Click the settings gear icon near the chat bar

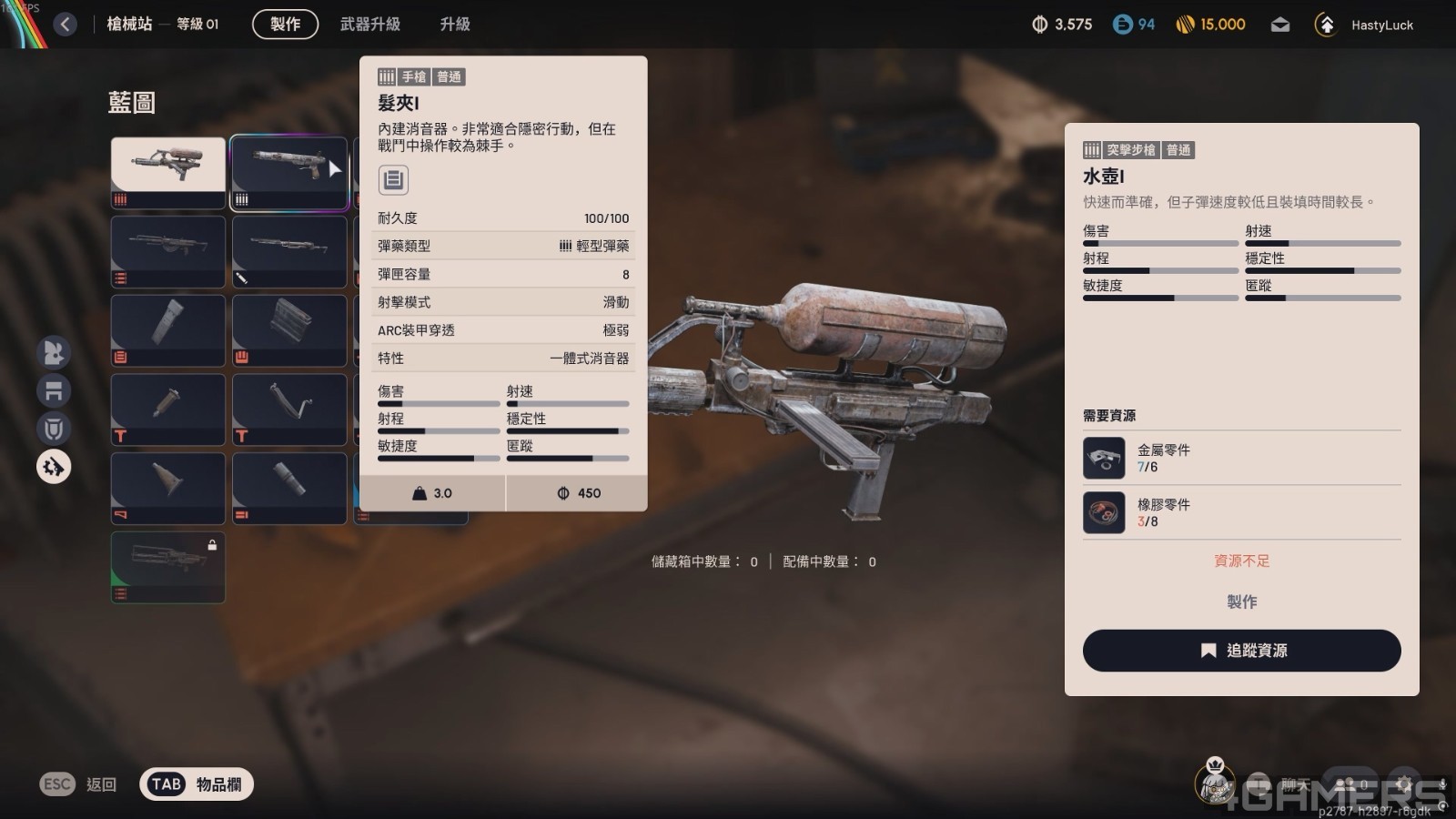(1404, 784)
